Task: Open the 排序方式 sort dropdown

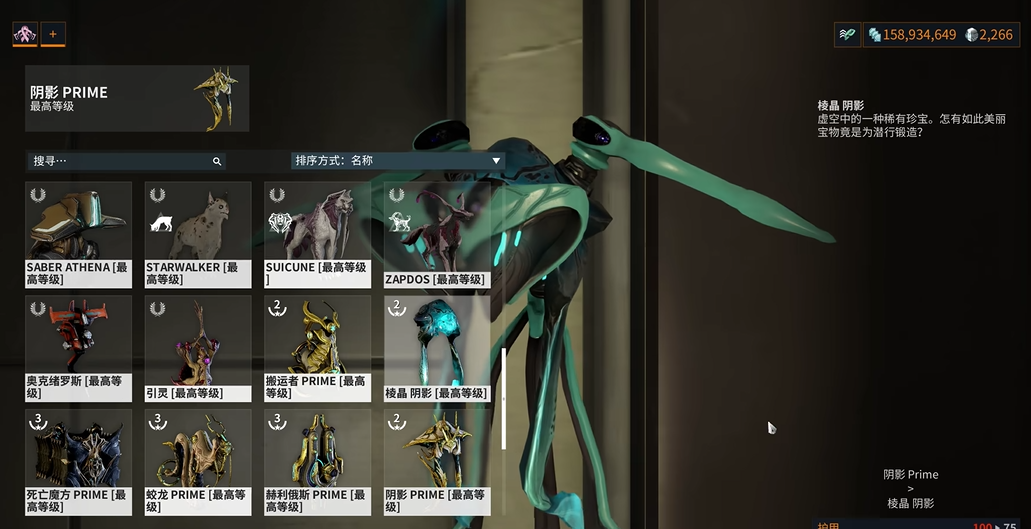Action: coord(397,160)
